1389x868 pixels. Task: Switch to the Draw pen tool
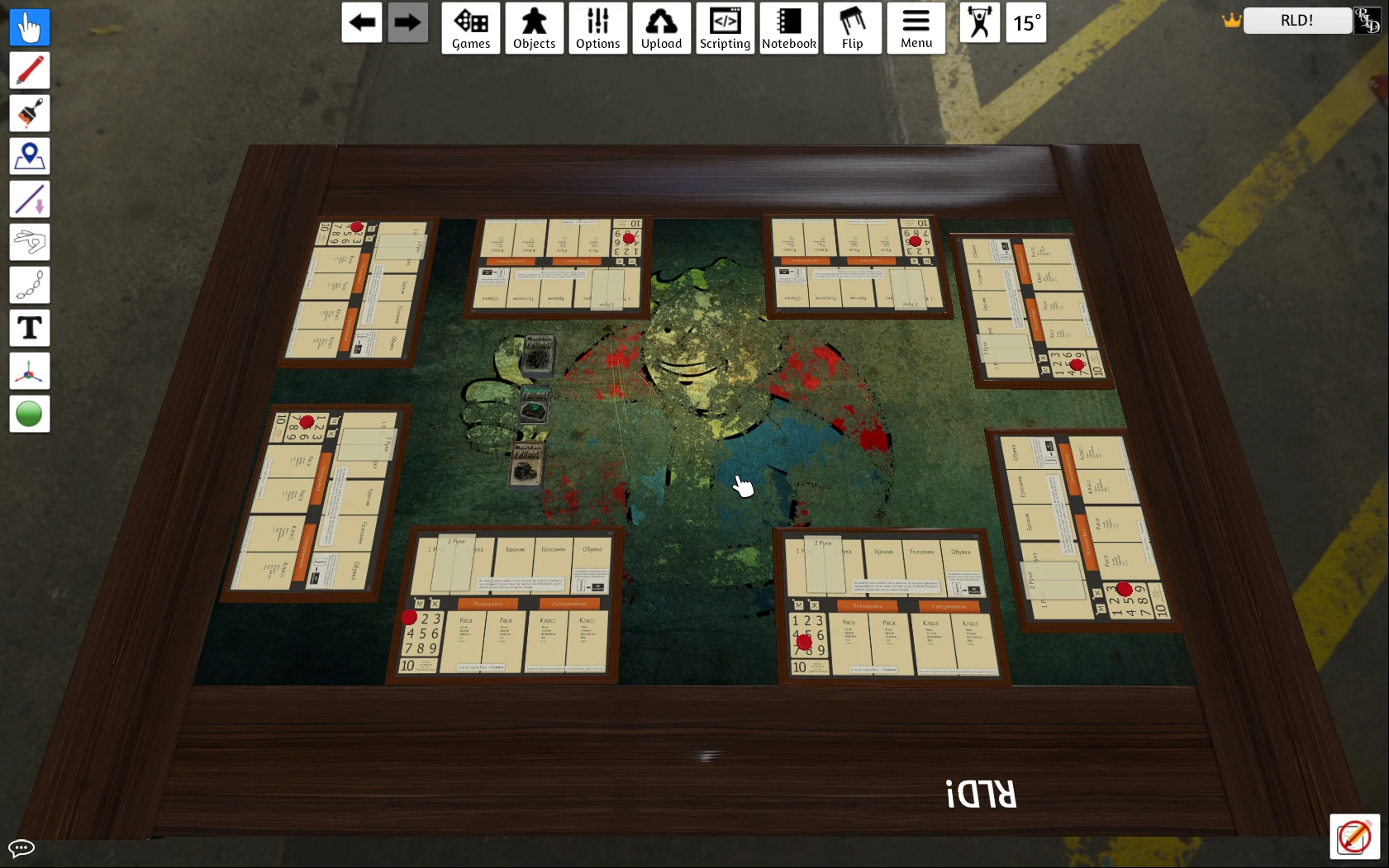(29, 70)
